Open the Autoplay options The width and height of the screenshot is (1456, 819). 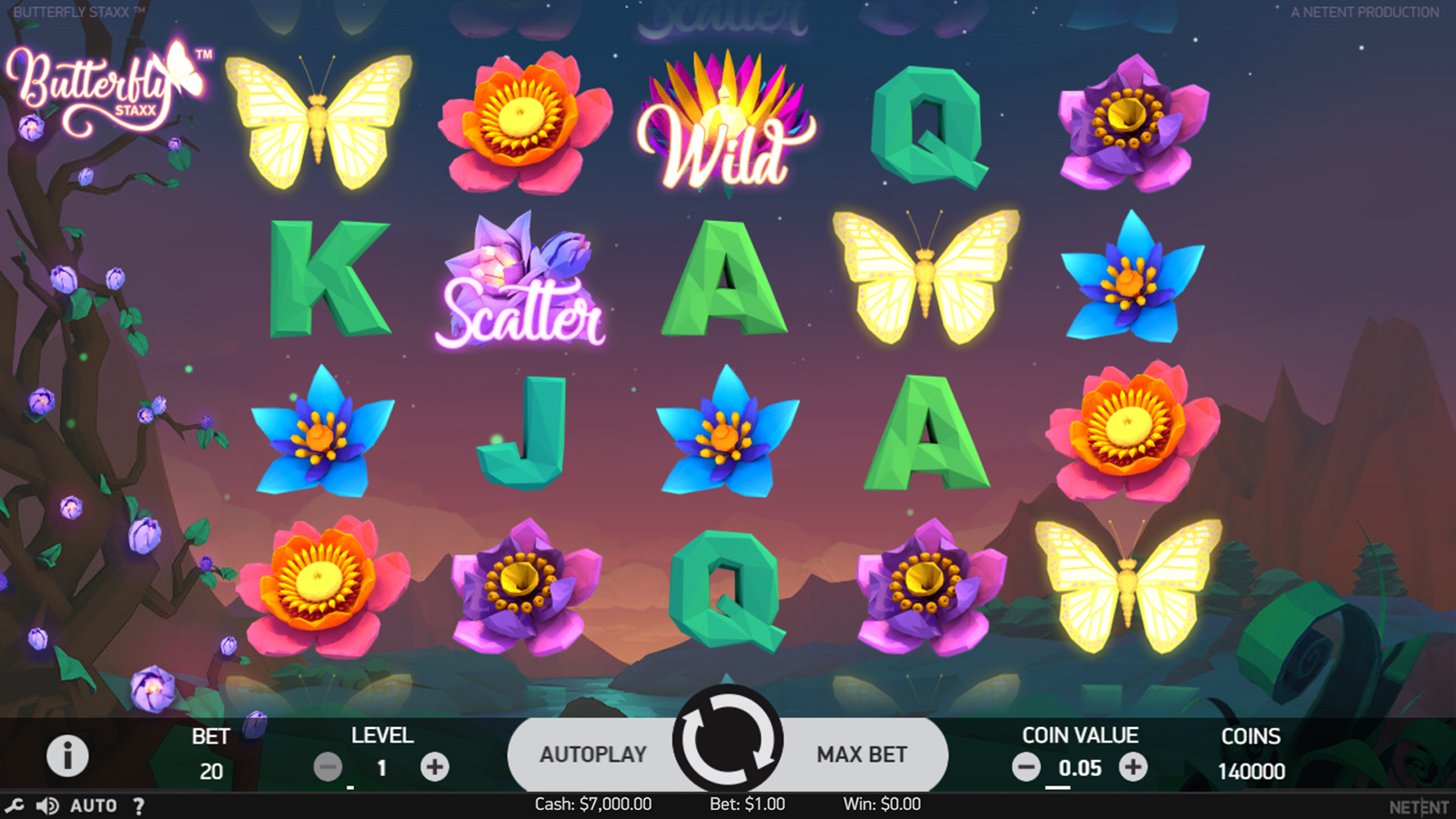[x=592, y=754]
